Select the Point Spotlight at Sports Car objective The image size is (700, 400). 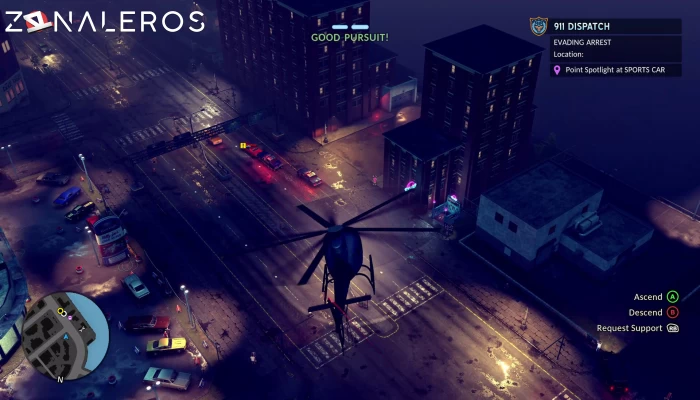(622, 71)
